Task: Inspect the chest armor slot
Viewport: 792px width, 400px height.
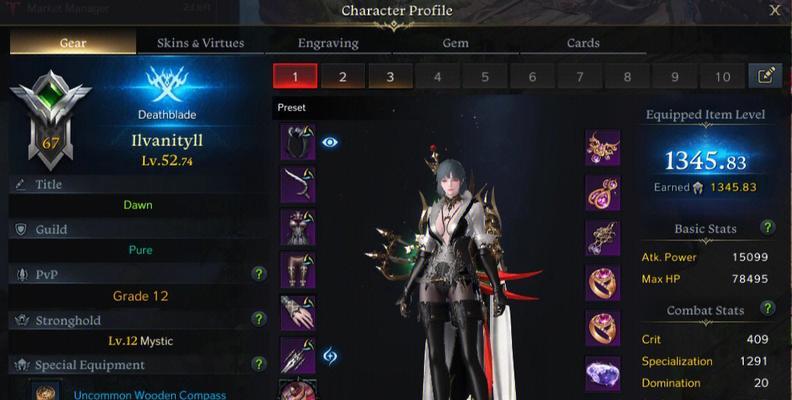Action: 298,227
